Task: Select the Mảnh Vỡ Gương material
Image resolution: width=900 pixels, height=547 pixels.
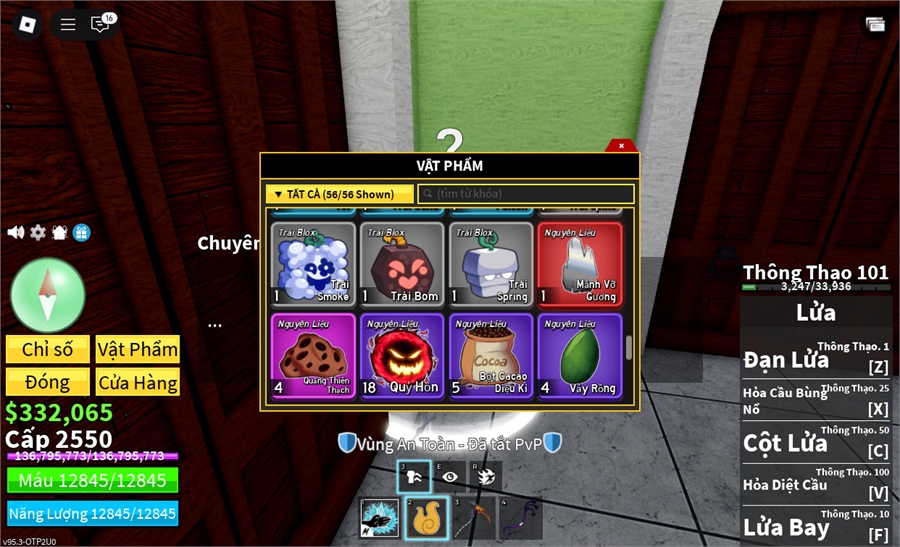Action: click(580, 263)
